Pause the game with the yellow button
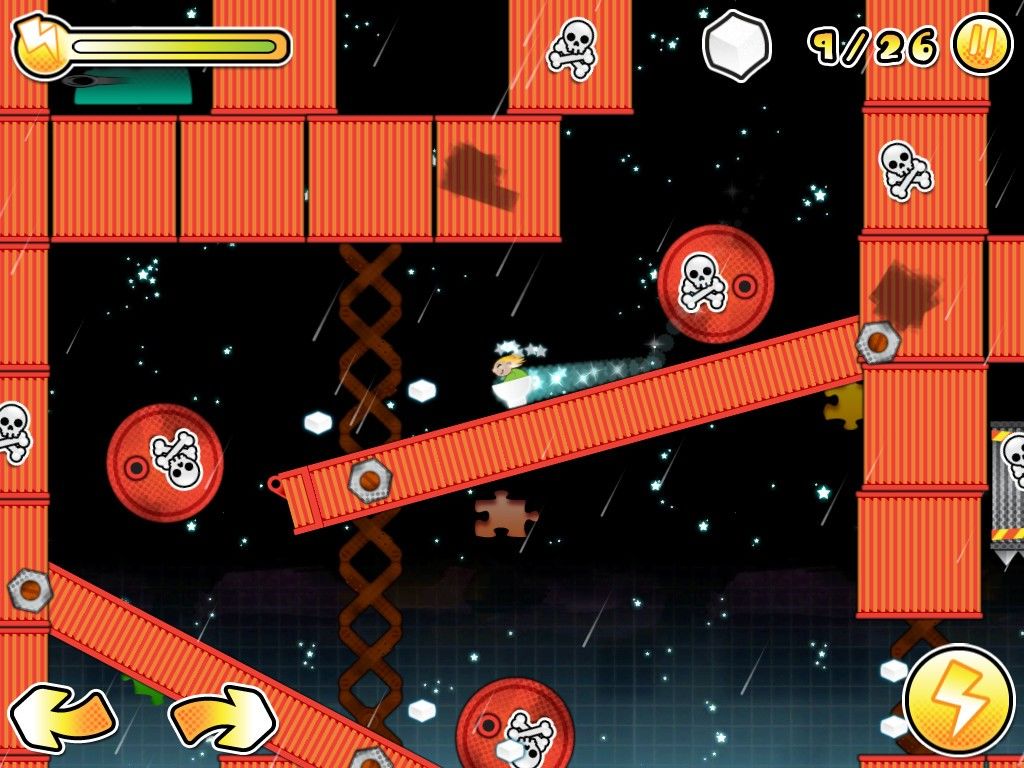Screen dimensions: 1024x768 (981, 45)
